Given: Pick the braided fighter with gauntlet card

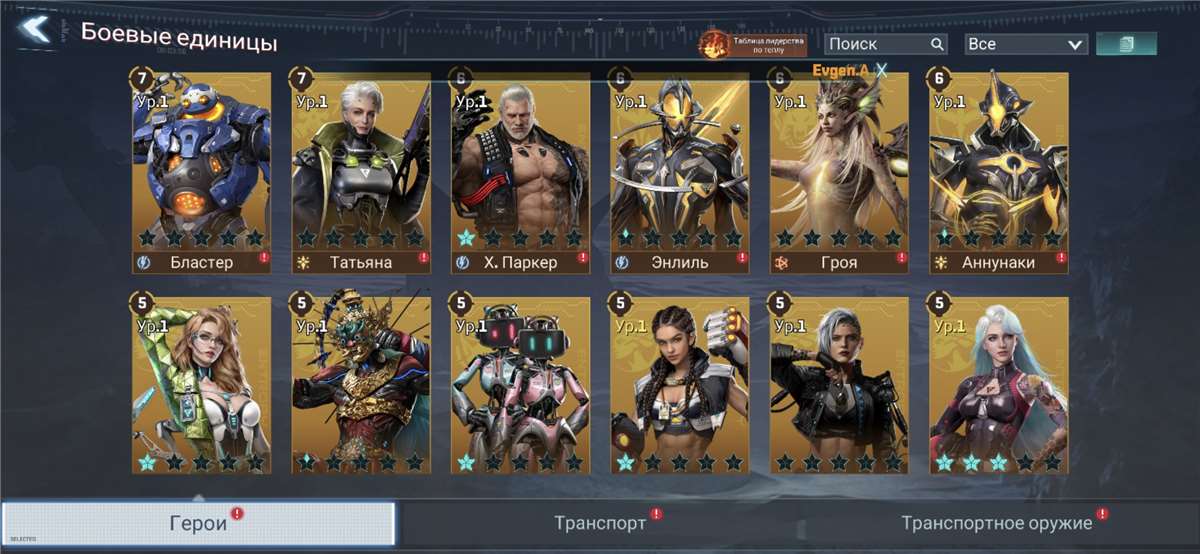Looking at the screenshot, I should (x=680, y=384).
